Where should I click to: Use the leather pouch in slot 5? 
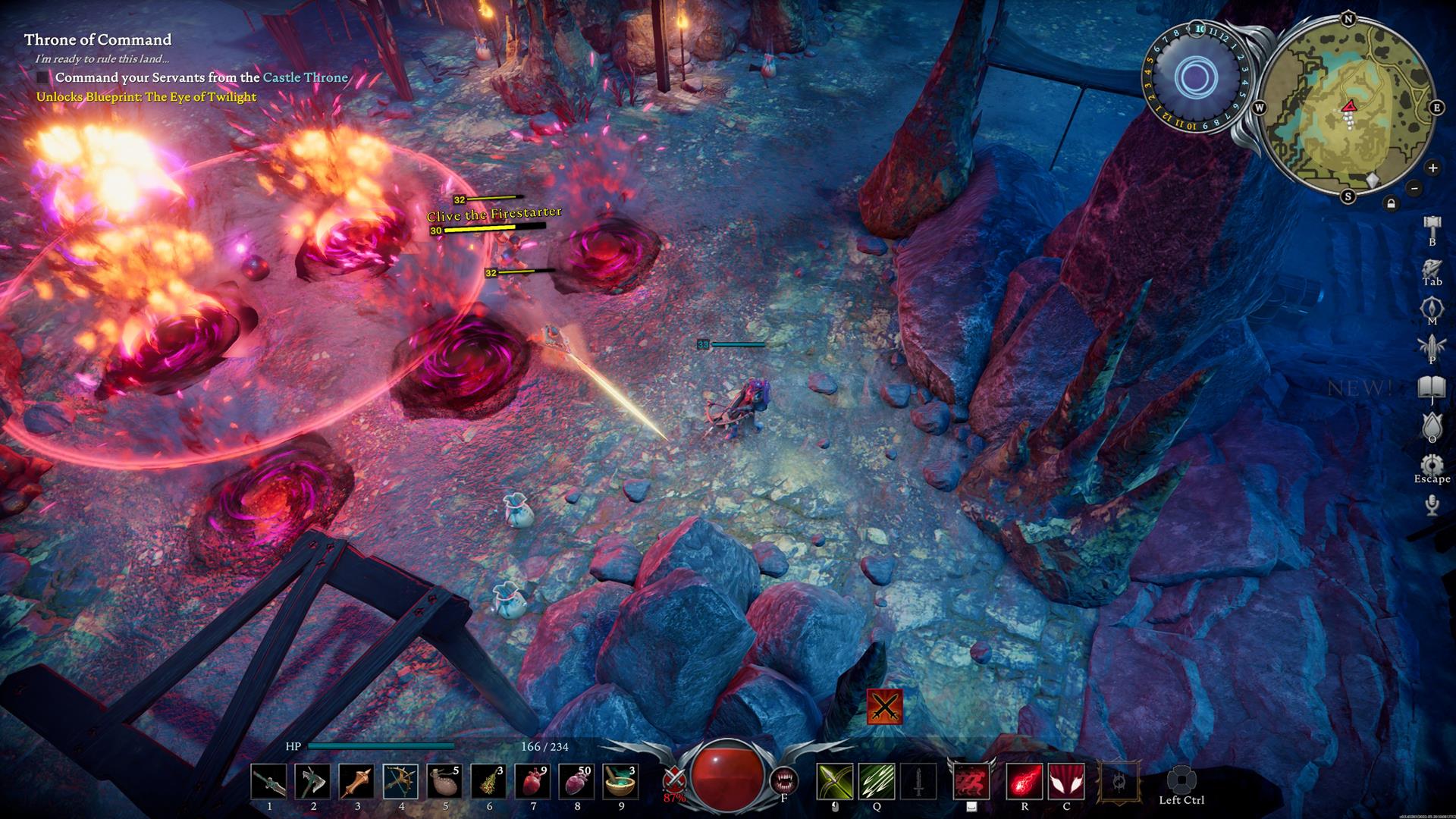click(x=445, y=782)
